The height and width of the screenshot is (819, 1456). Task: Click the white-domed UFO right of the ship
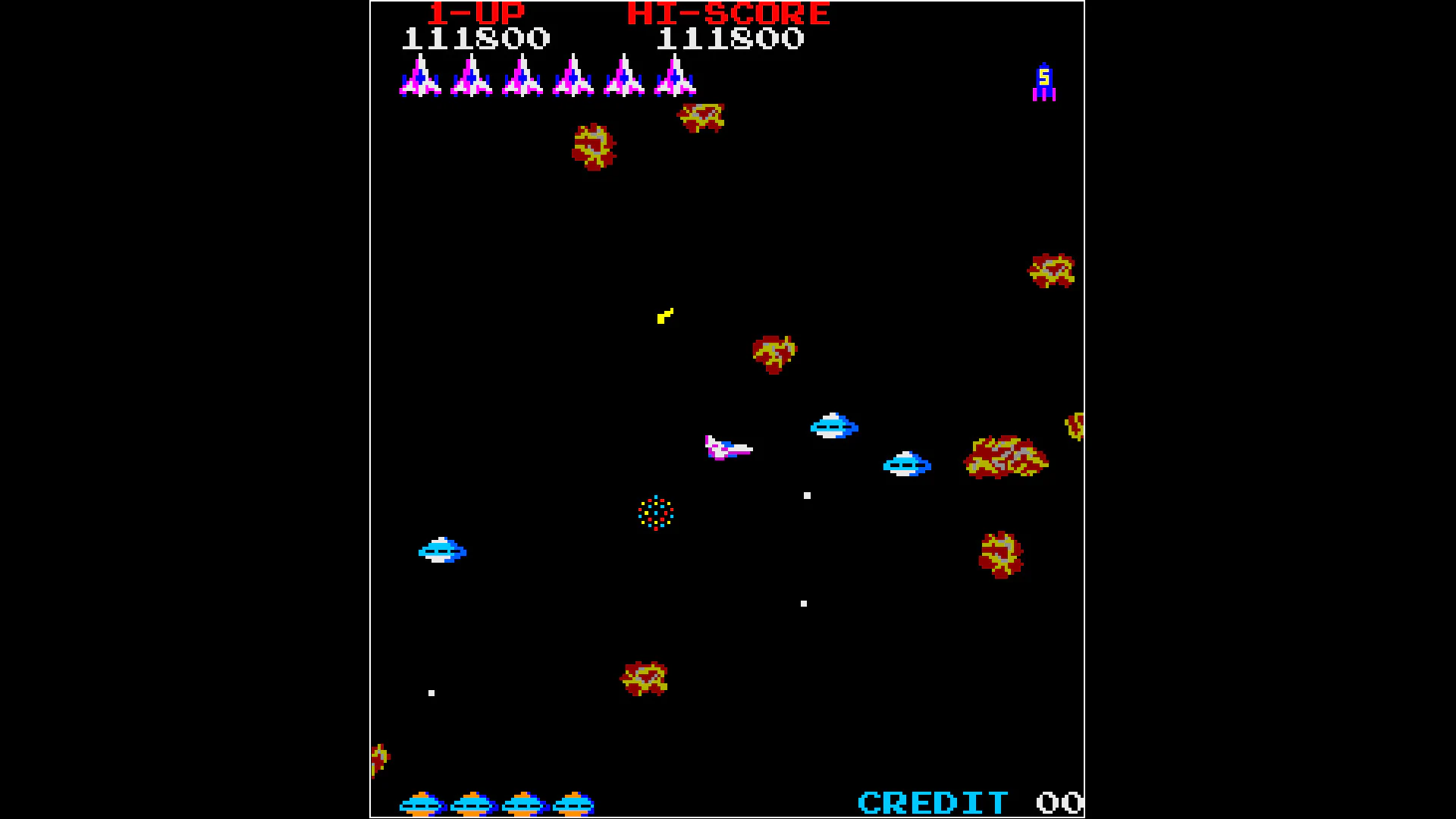click(906, 465)
